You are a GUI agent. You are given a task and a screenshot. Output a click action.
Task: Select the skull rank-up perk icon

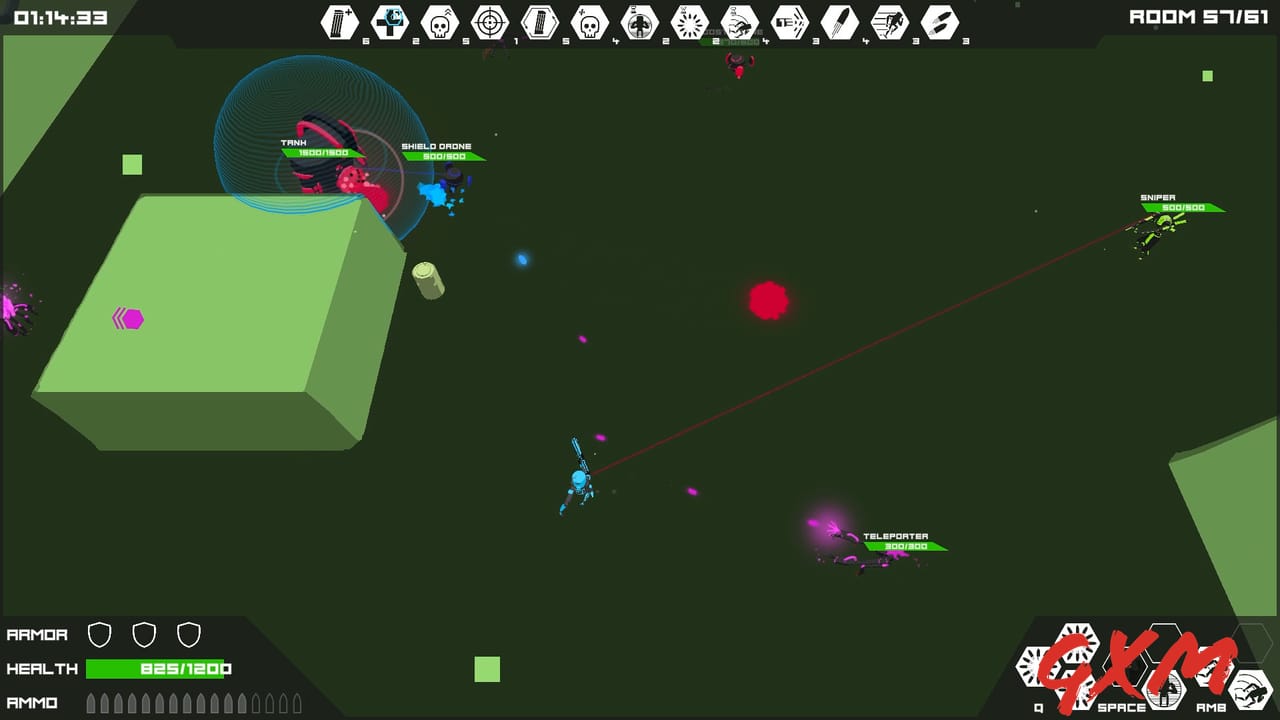pos(439,22)
